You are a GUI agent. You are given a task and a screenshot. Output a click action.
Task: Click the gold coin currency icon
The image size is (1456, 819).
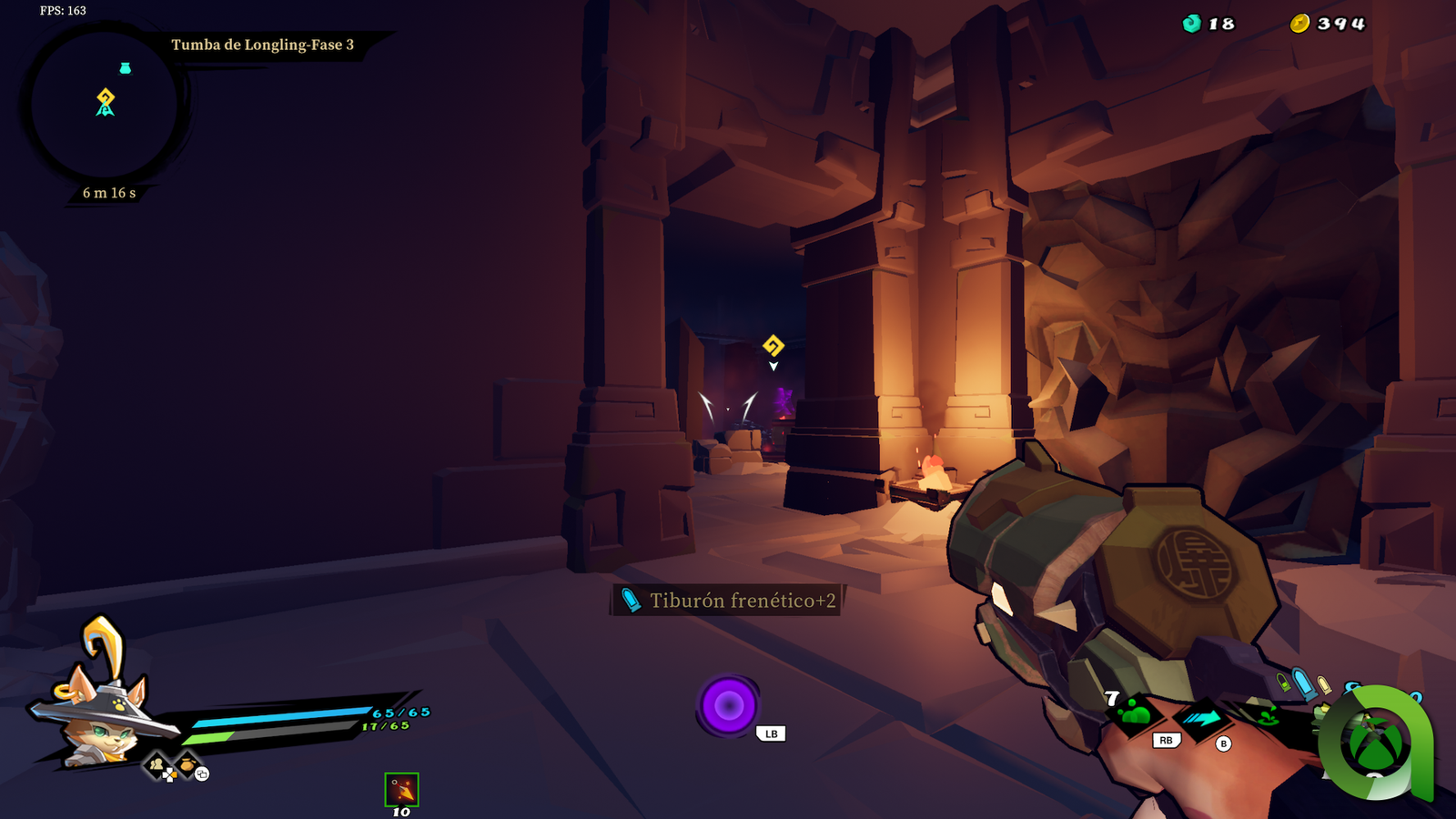tap(1299, 24)
